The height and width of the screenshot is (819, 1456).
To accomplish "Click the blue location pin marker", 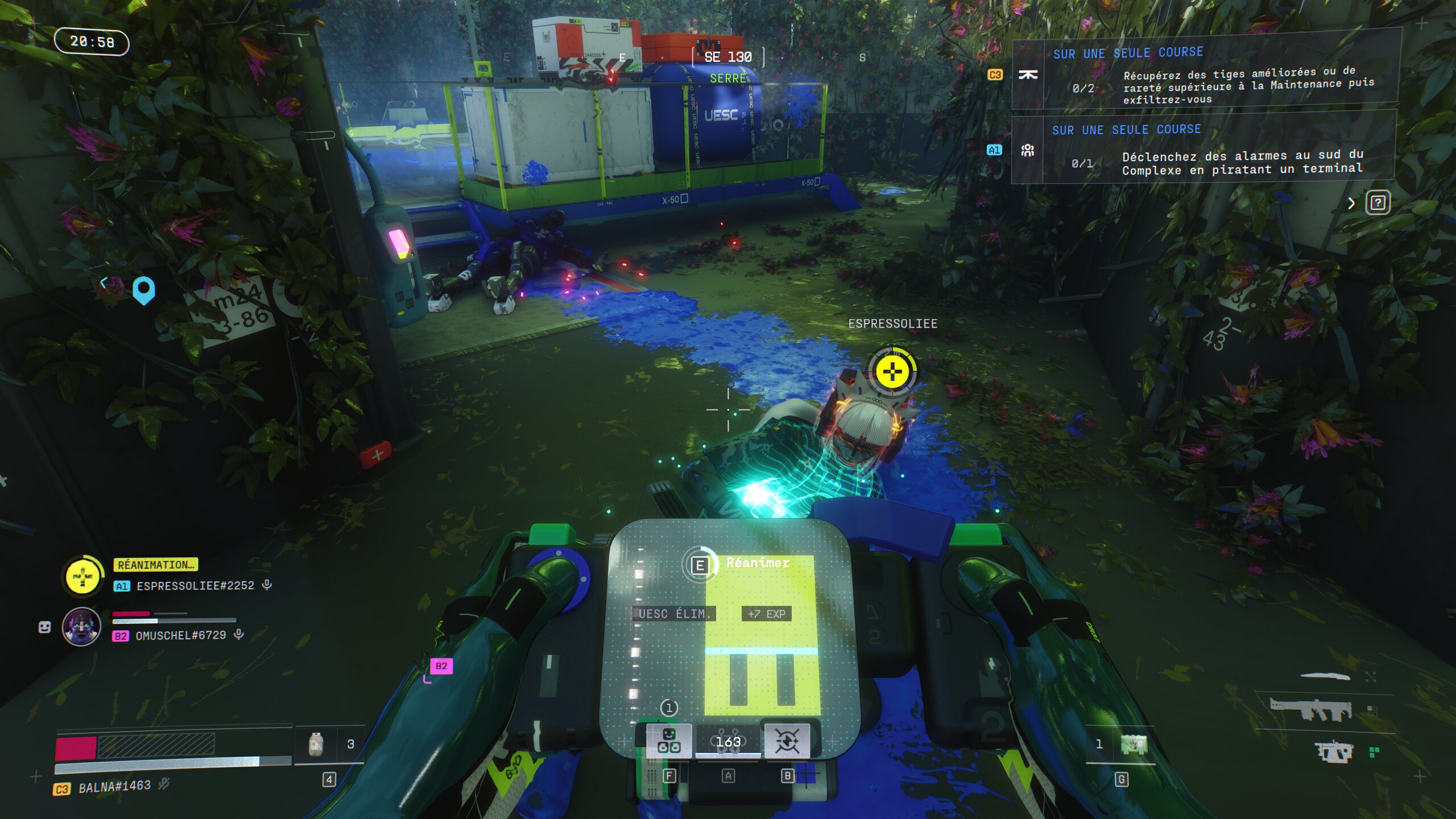I will [143, 290].
